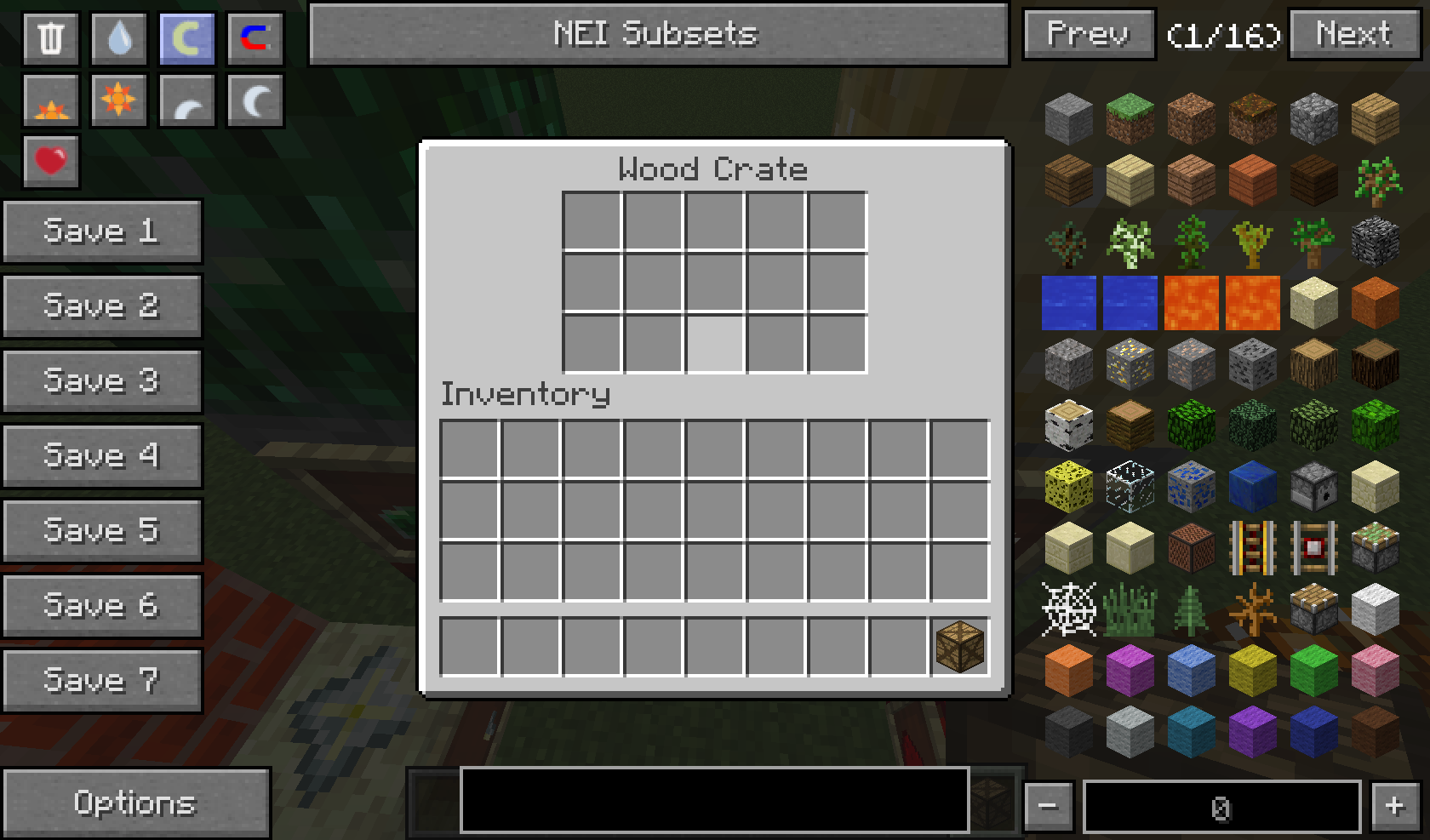Select the heal heart icon
Screen dimensions: 1430x840
50,160
